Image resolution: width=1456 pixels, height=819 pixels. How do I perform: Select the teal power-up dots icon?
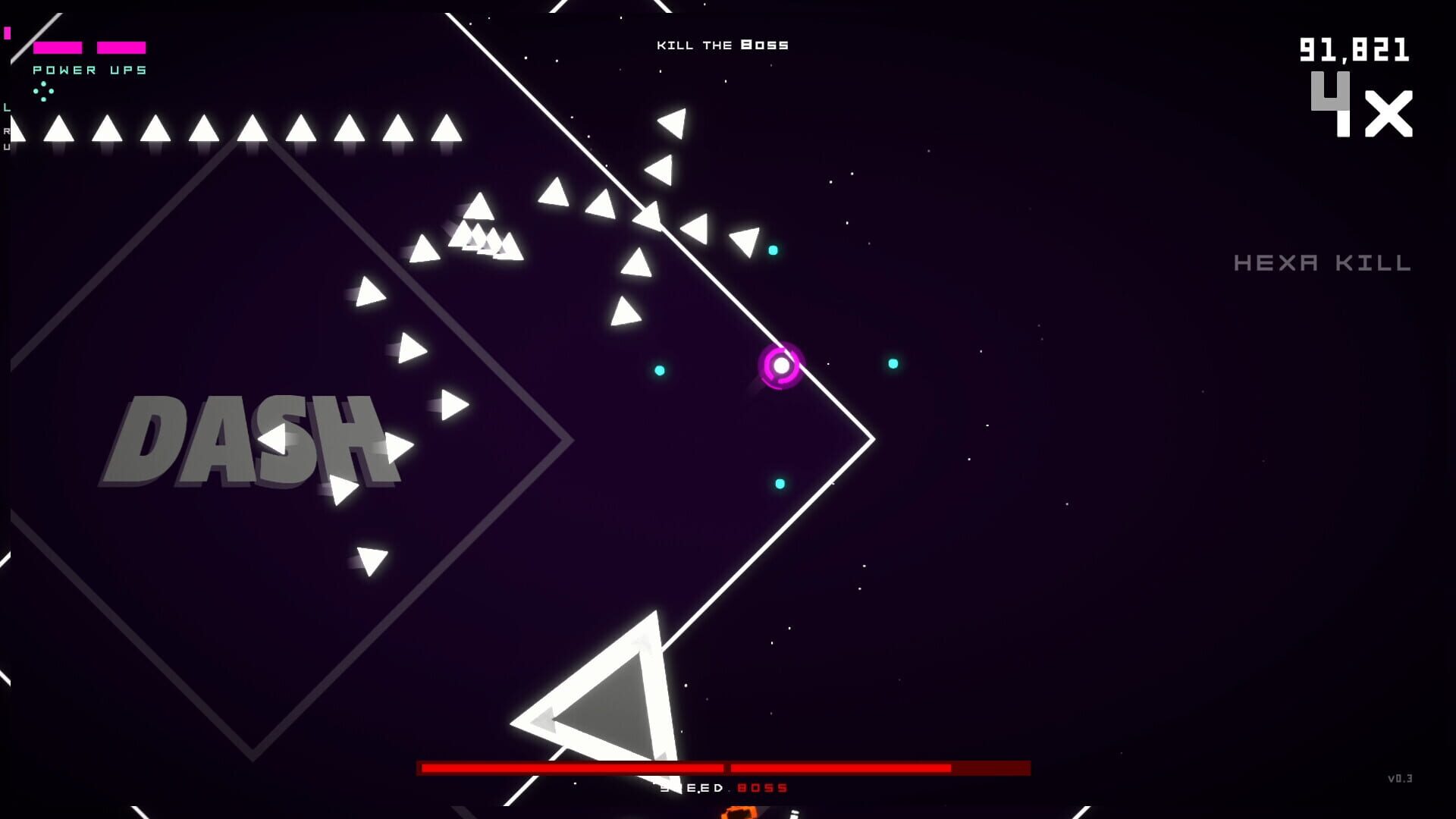click(x=44, y=91)
